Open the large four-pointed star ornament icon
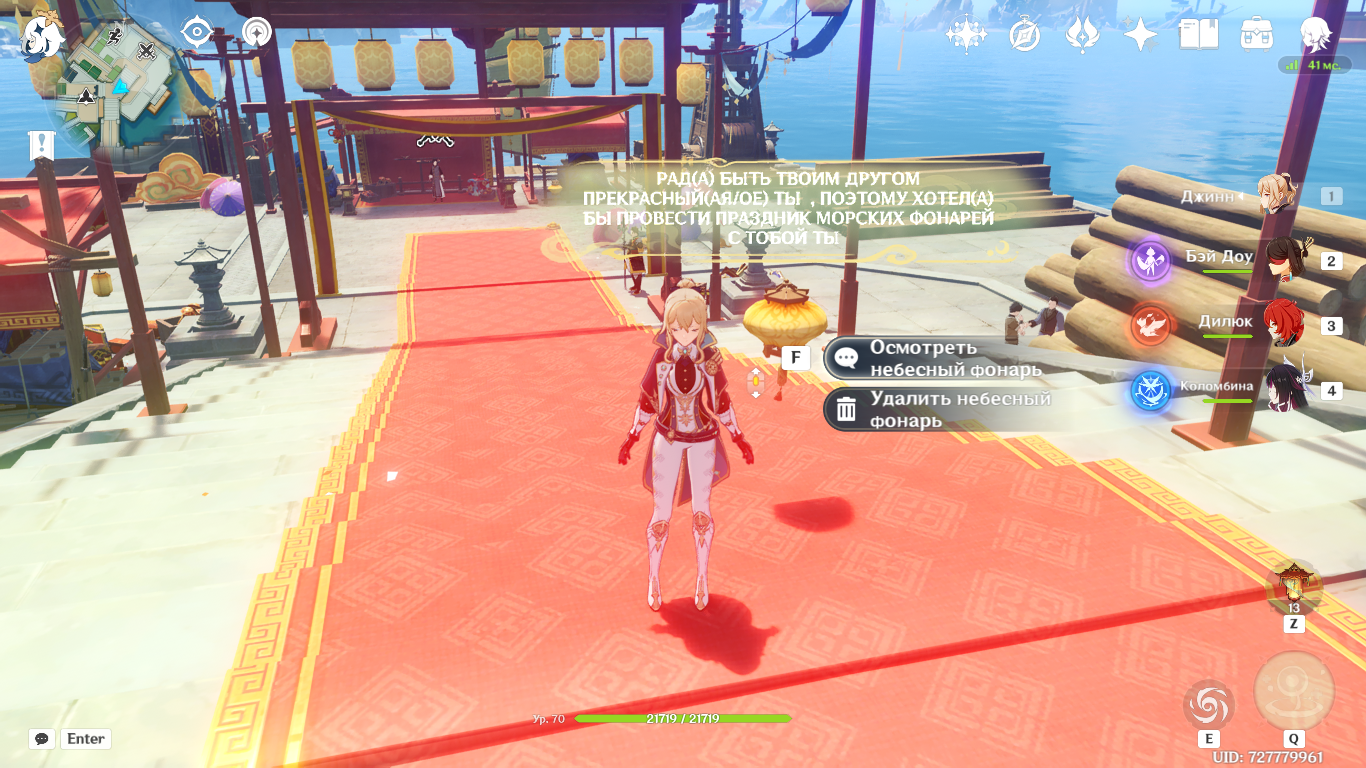 coord(966,35)
